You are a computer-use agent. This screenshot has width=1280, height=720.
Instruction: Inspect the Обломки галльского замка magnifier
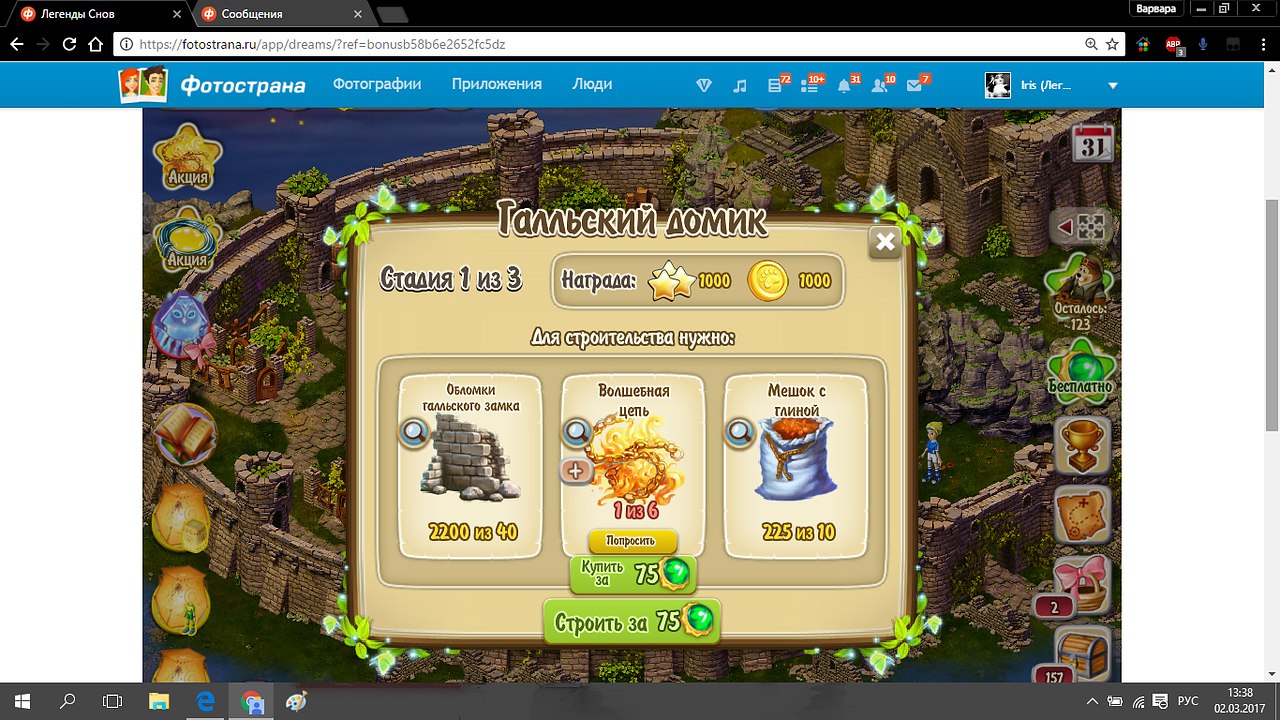point(413,432)
